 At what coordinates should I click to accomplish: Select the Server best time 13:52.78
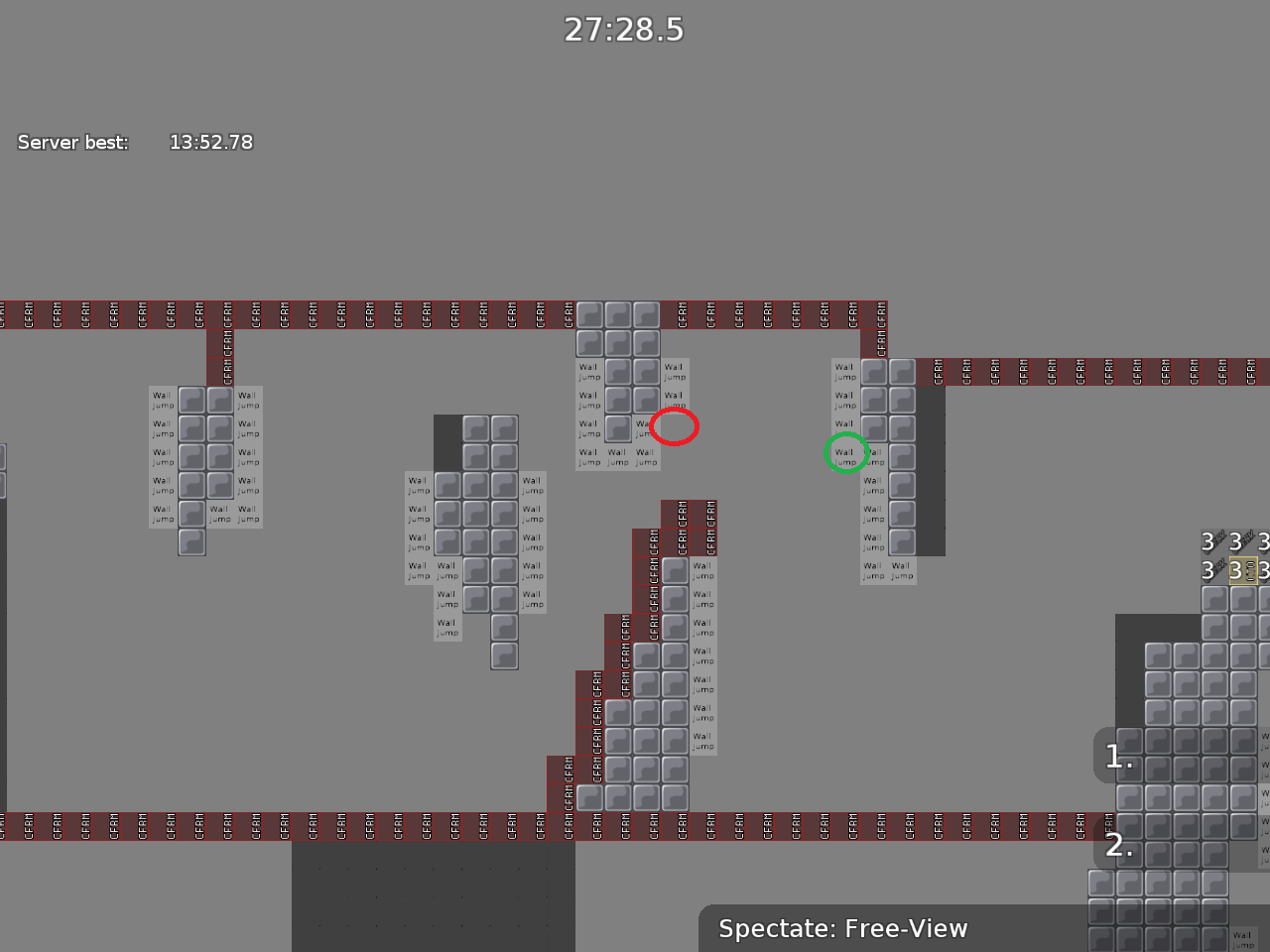[211, 142]
